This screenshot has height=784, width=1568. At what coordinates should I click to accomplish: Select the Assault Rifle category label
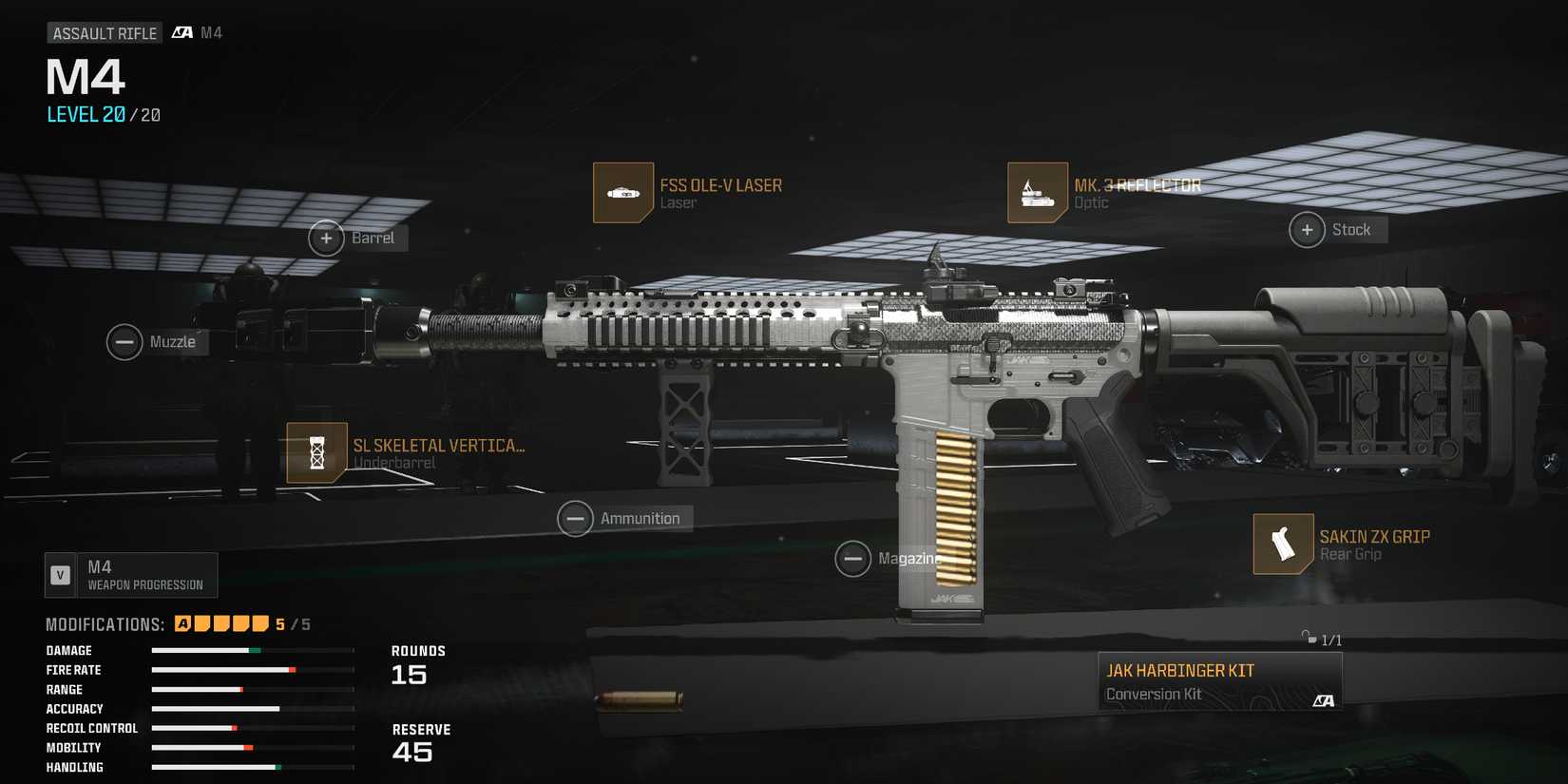tap(105, 31)
